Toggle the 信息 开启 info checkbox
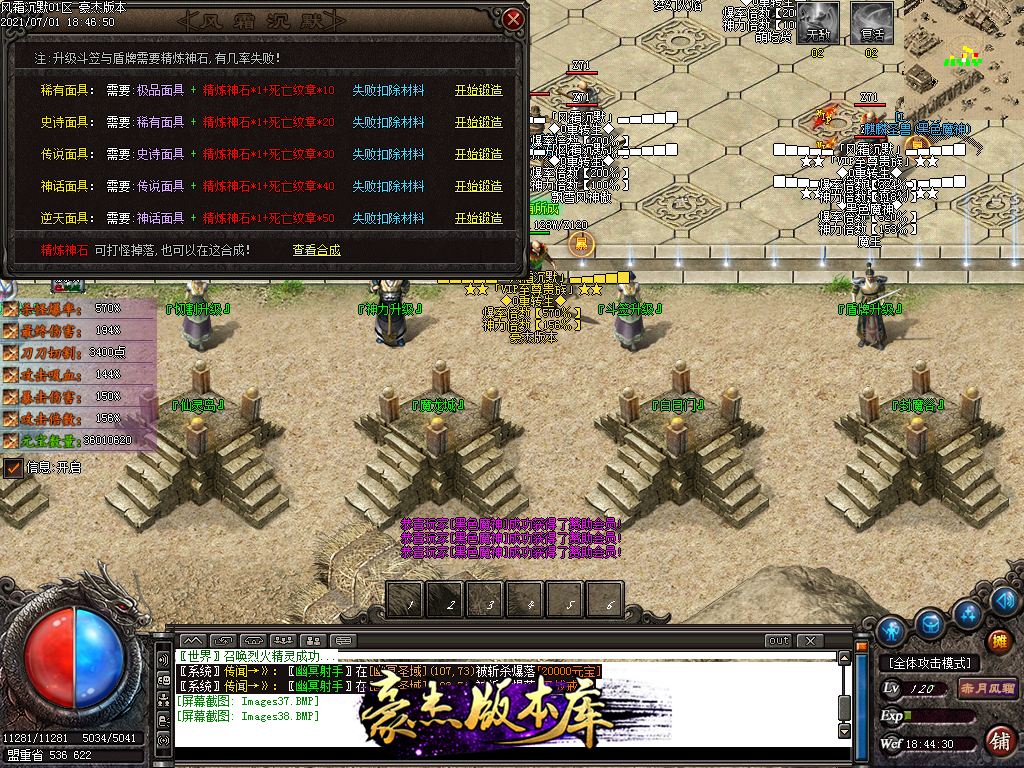This screenshot has width=1024, height=768. (x=14, y=467)
